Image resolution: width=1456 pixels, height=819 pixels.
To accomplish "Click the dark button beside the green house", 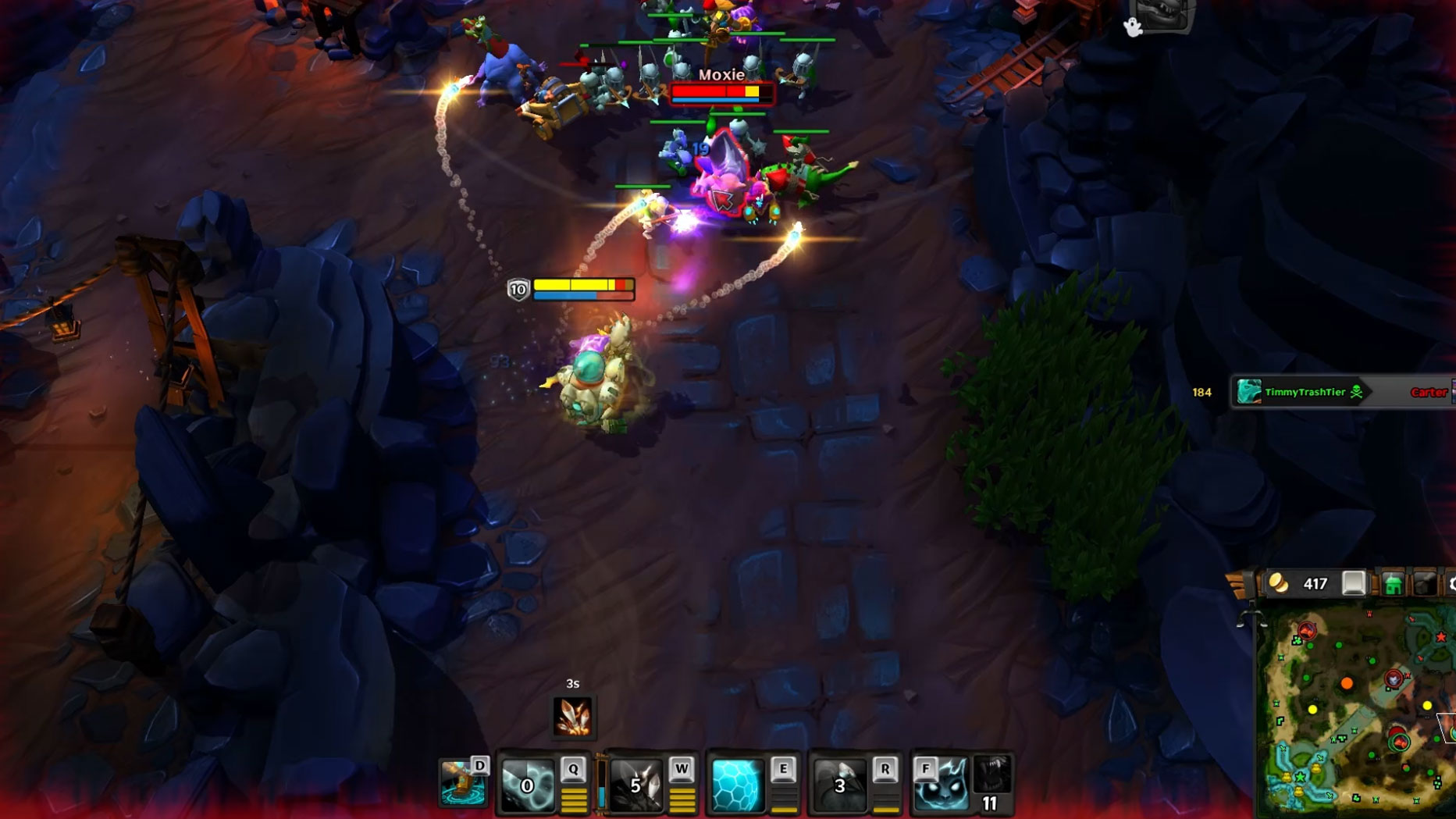I will tap(1425, 584).
